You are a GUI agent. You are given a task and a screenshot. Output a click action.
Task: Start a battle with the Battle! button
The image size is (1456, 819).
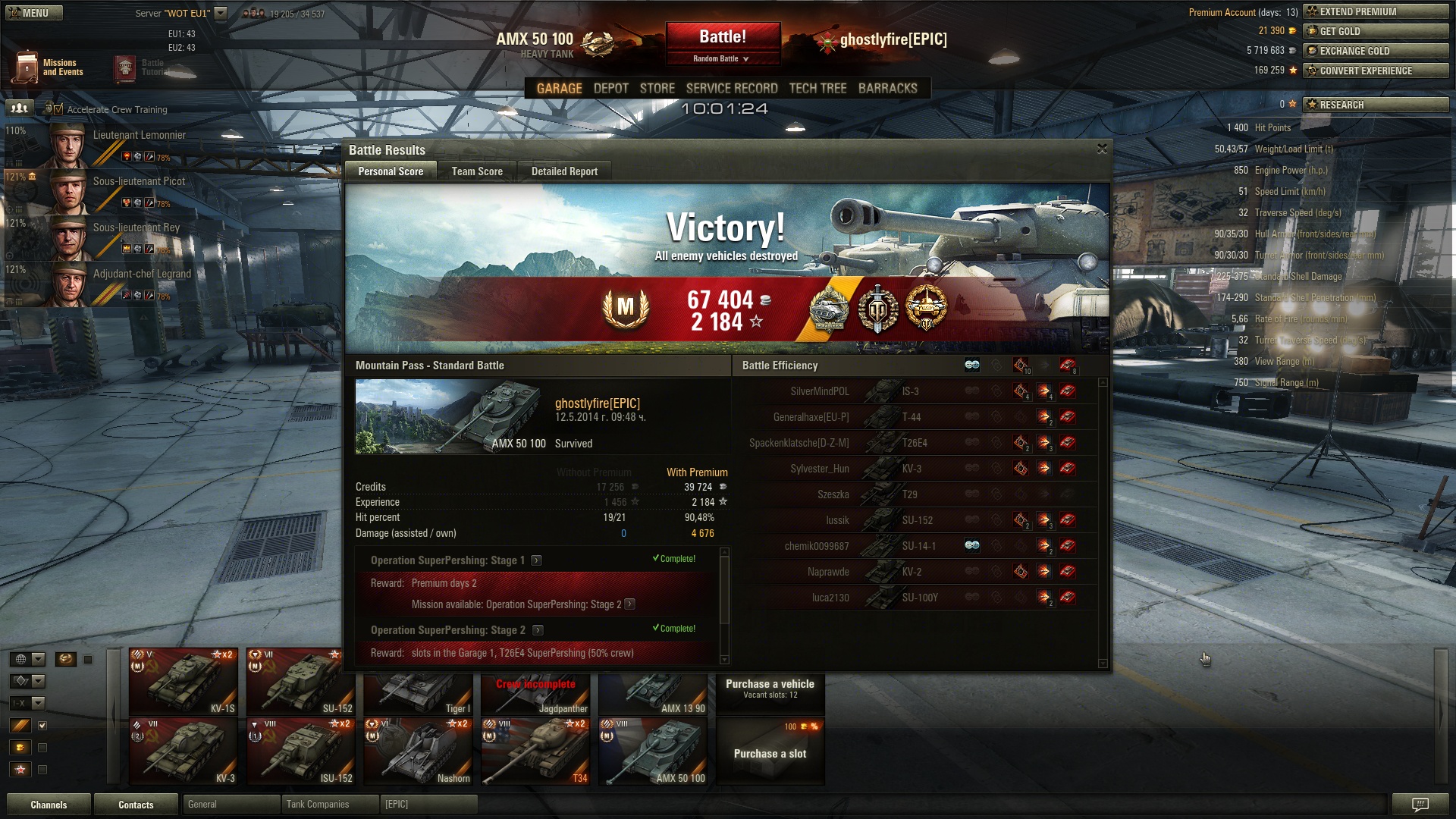pyautogui.click(x=723, y=37)
